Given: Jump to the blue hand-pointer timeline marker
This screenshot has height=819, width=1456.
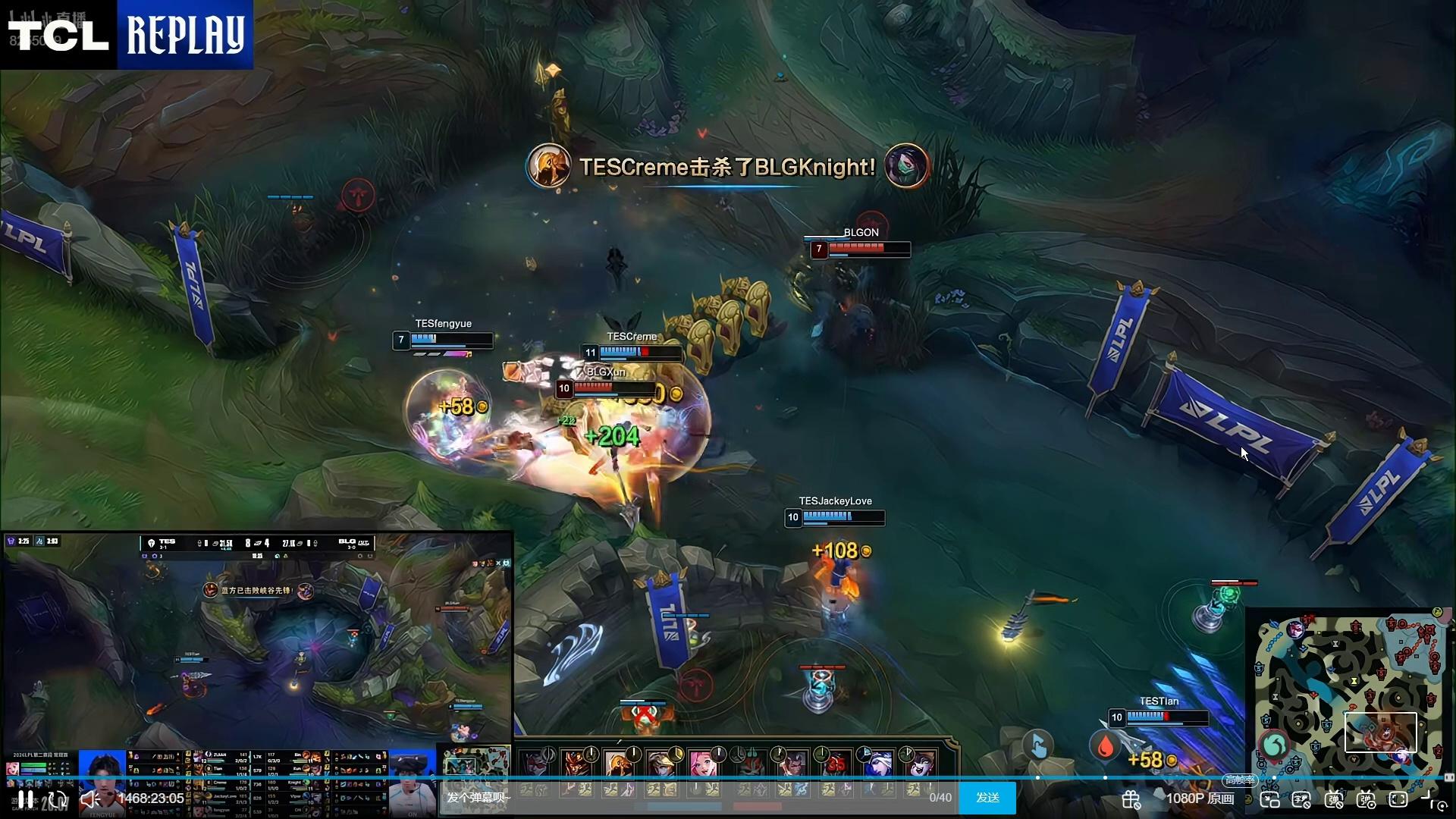Looking at the screenshot, I should coord(1037,745).
